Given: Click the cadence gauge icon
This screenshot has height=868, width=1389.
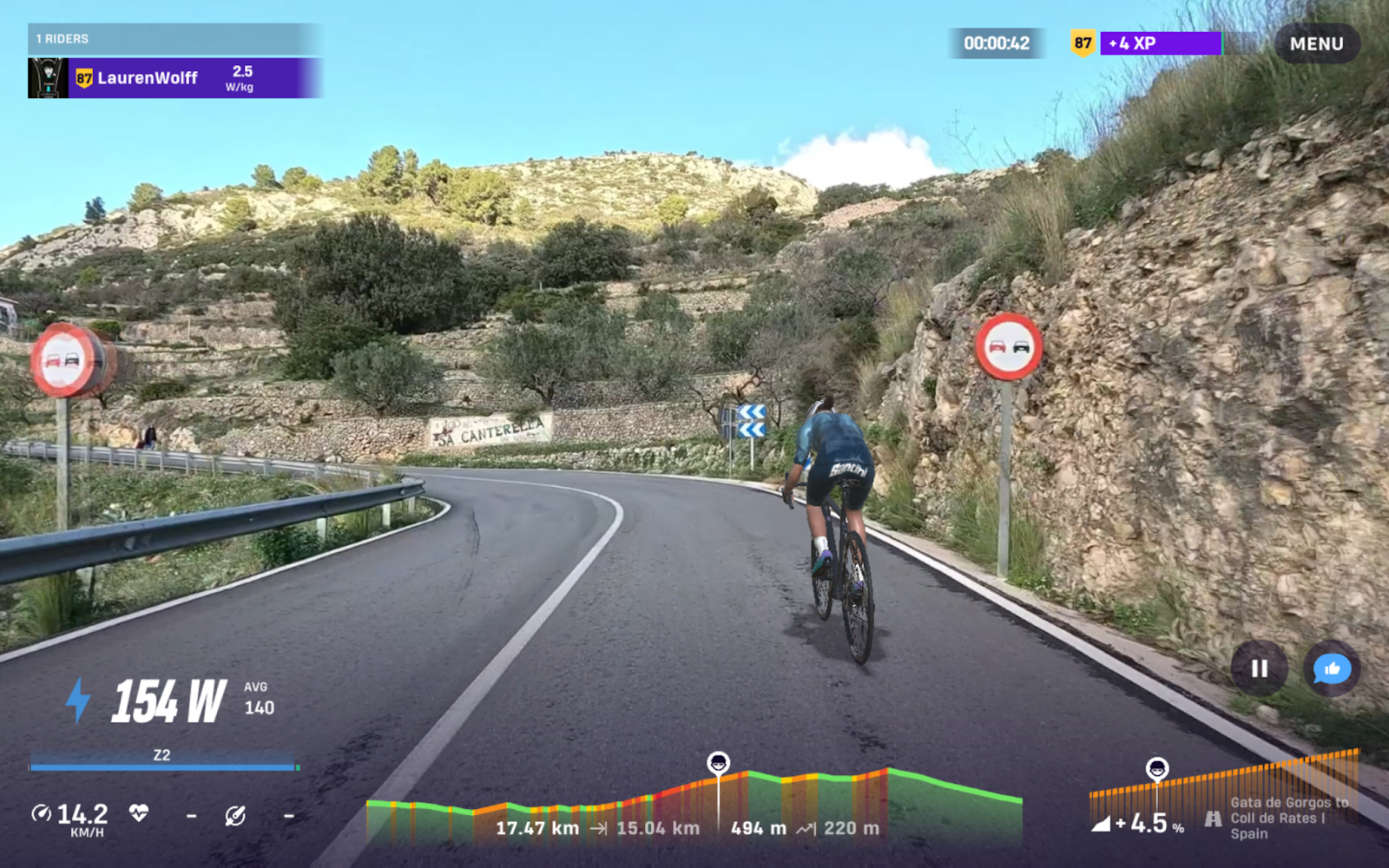Looking at the screenshot, I should [x=233, y=814].
